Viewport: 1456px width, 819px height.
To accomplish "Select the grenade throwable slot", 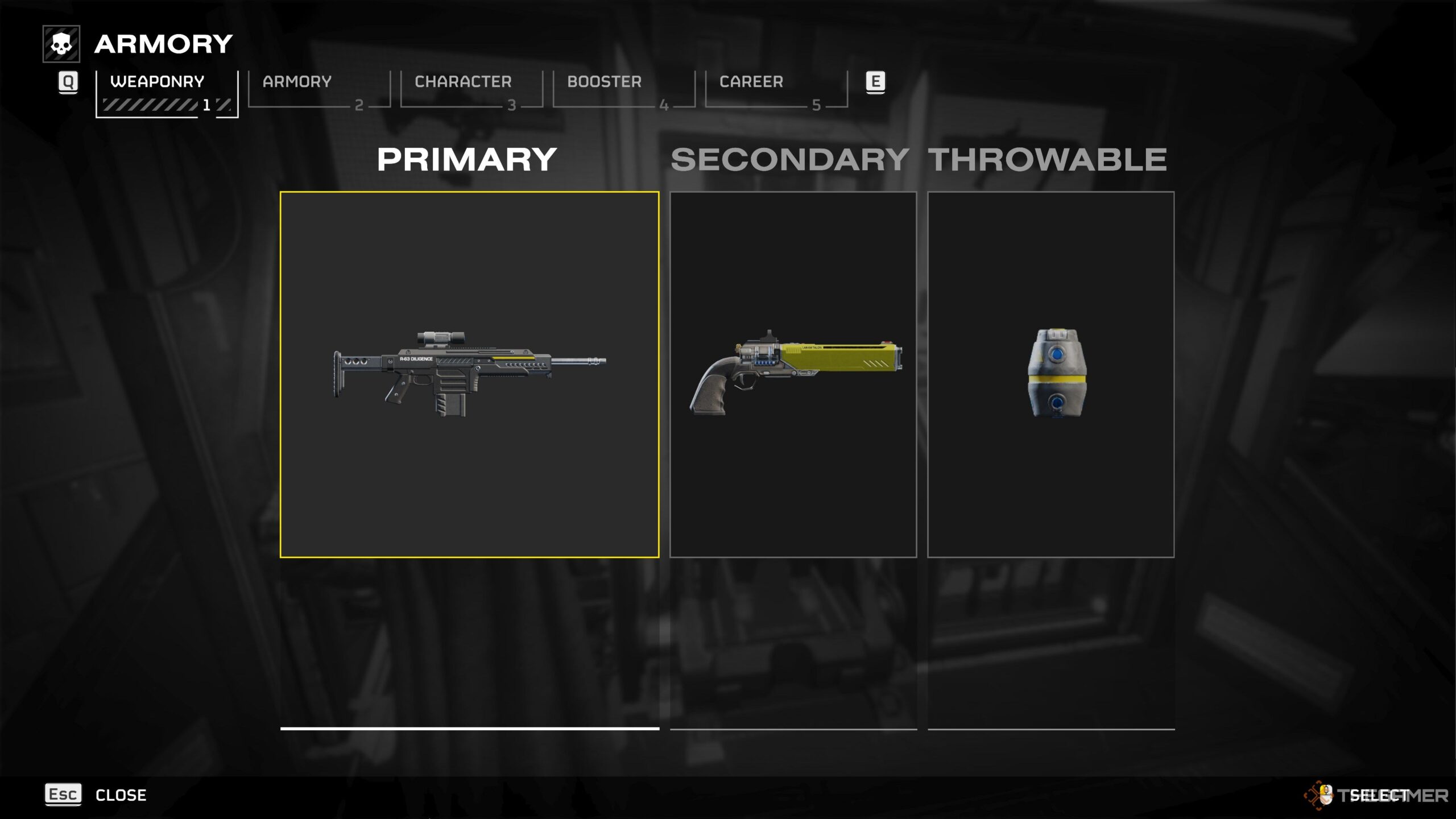I will coord(1050,374).
